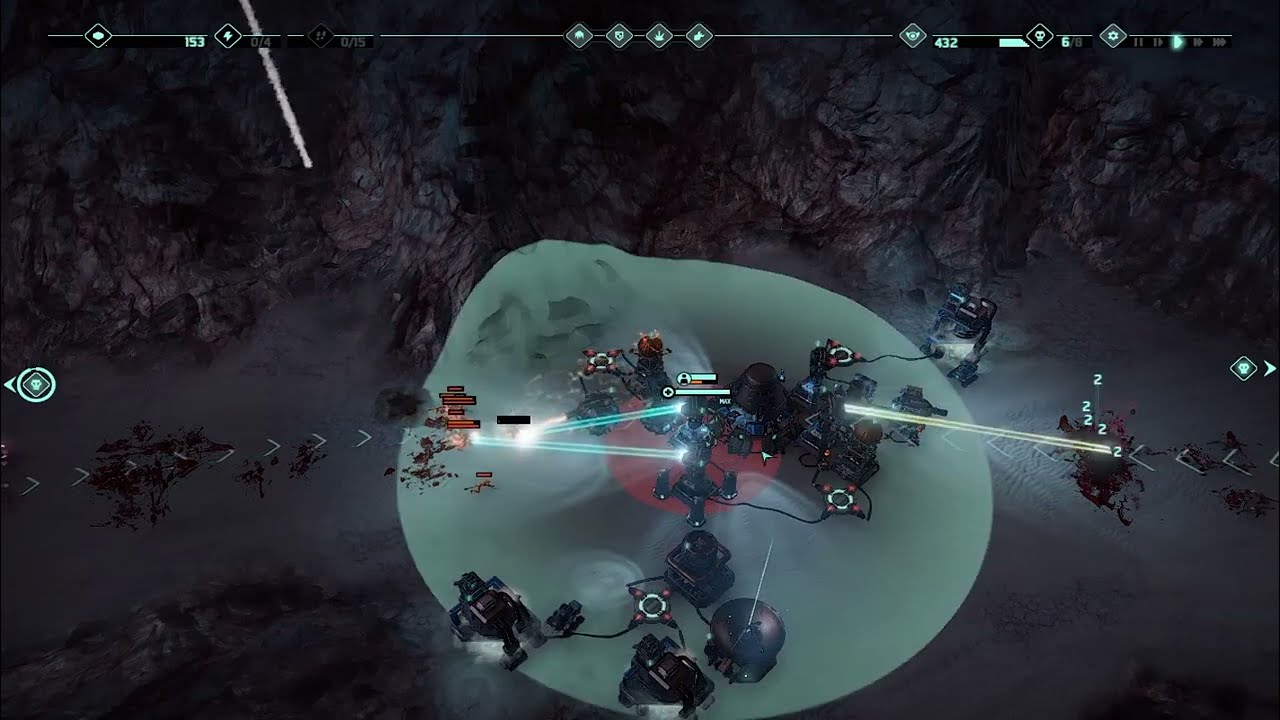Choose the shield diamond build icon
Image resolution: width=1280 pixels, height=720 pixels.
620,37
